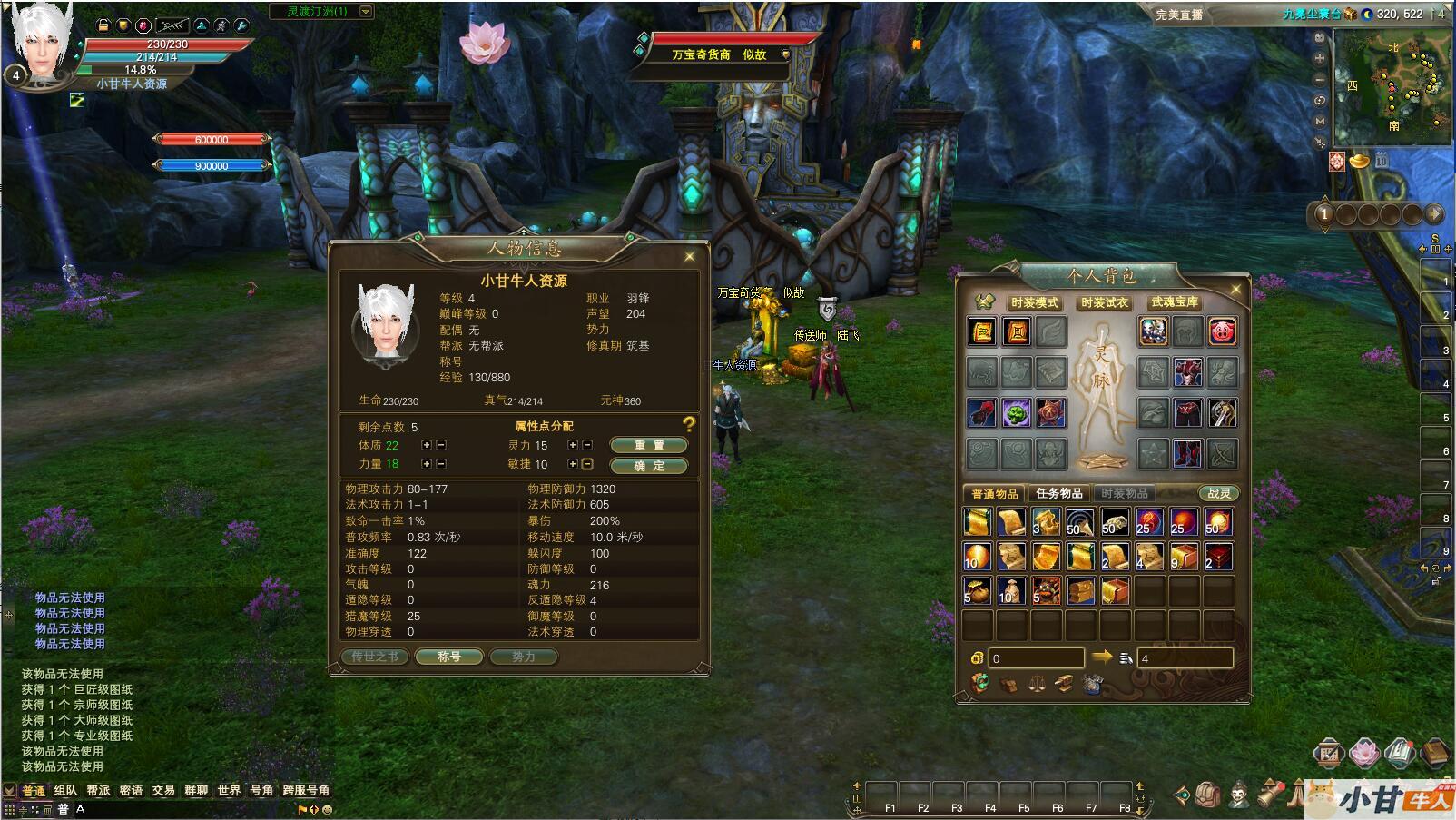Open the 灵渡汀洲 zone line dropdown

click(x=366, y=12)
